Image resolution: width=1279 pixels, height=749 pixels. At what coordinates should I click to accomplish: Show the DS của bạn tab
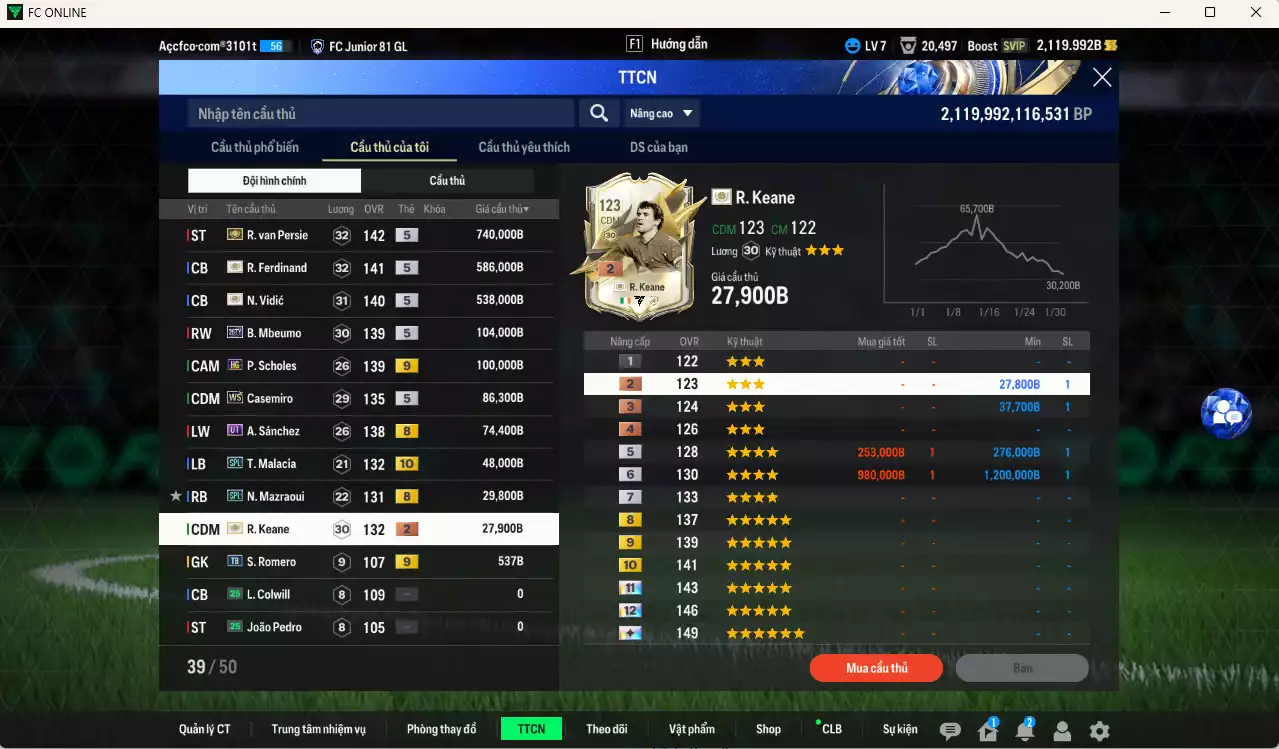pyautogui.click(x=658, y=147)
